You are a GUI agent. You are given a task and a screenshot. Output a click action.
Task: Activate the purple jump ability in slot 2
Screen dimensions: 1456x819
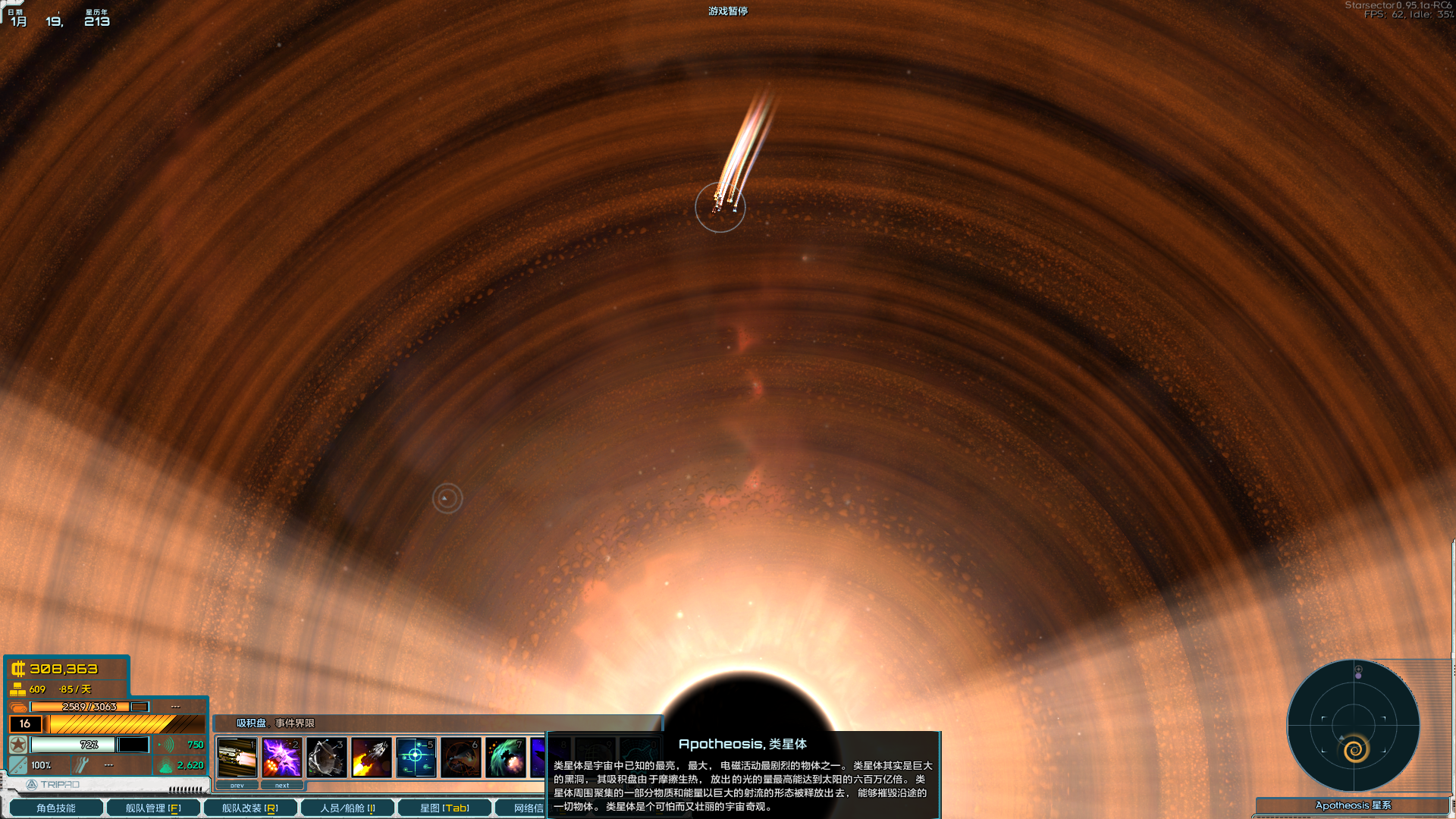click(282, 758)
